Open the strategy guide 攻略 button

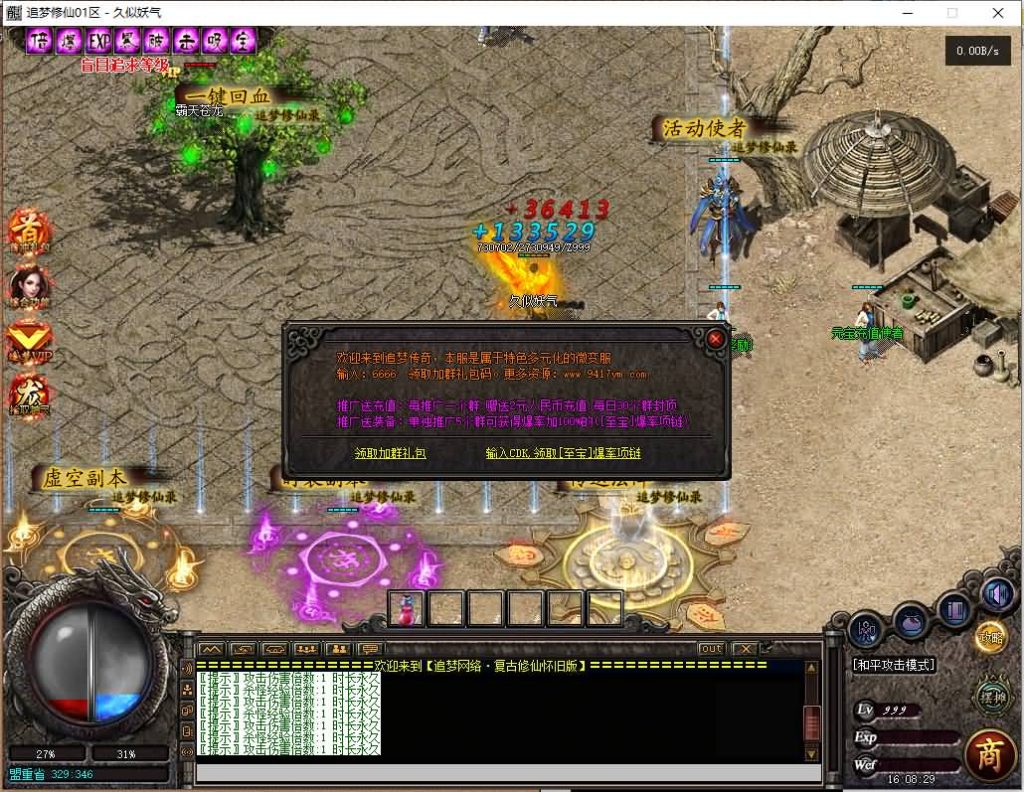point(990,636)
